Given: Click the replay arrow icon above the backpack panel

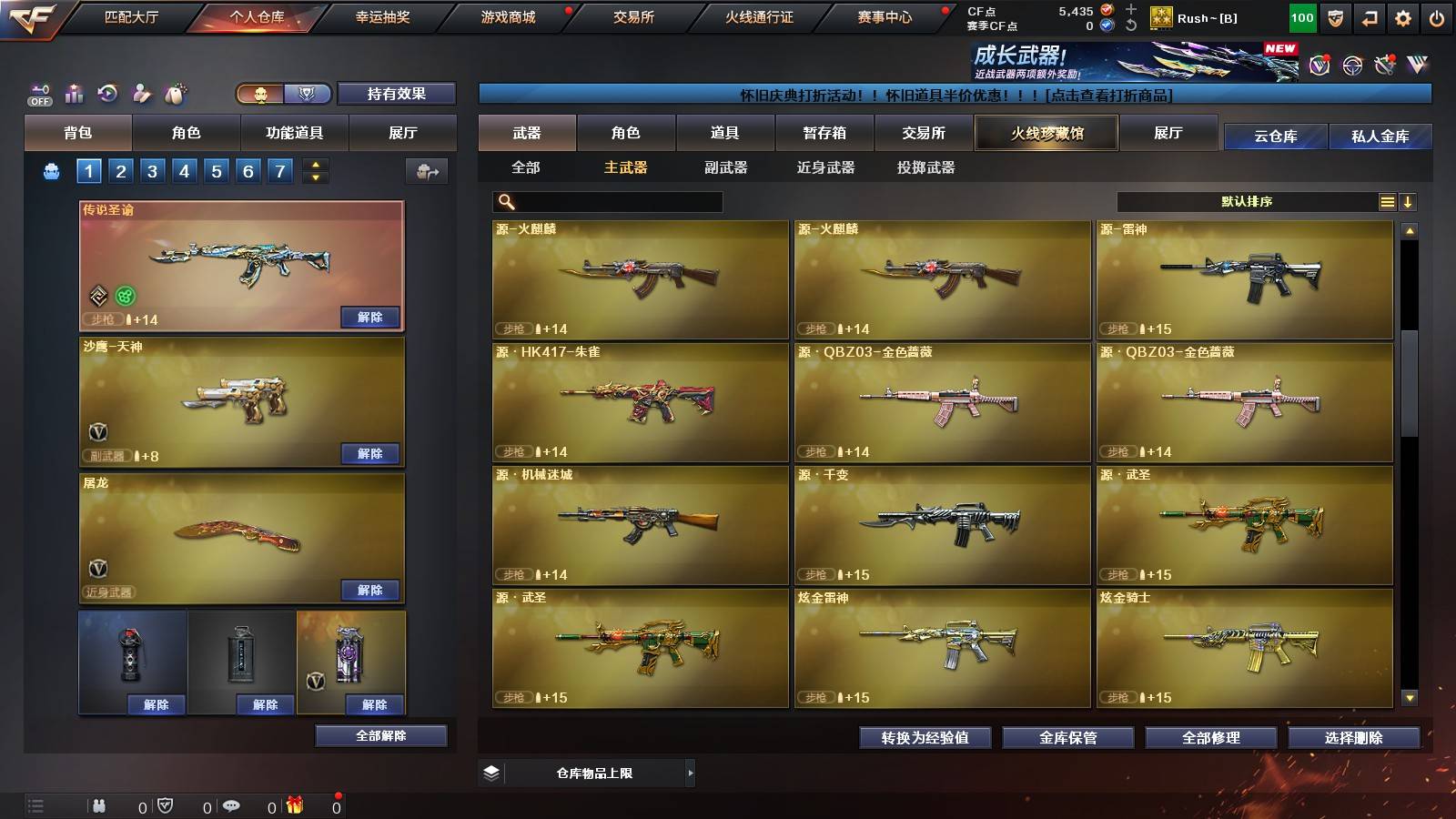Looking at the screenshot, I should [107, 93].
